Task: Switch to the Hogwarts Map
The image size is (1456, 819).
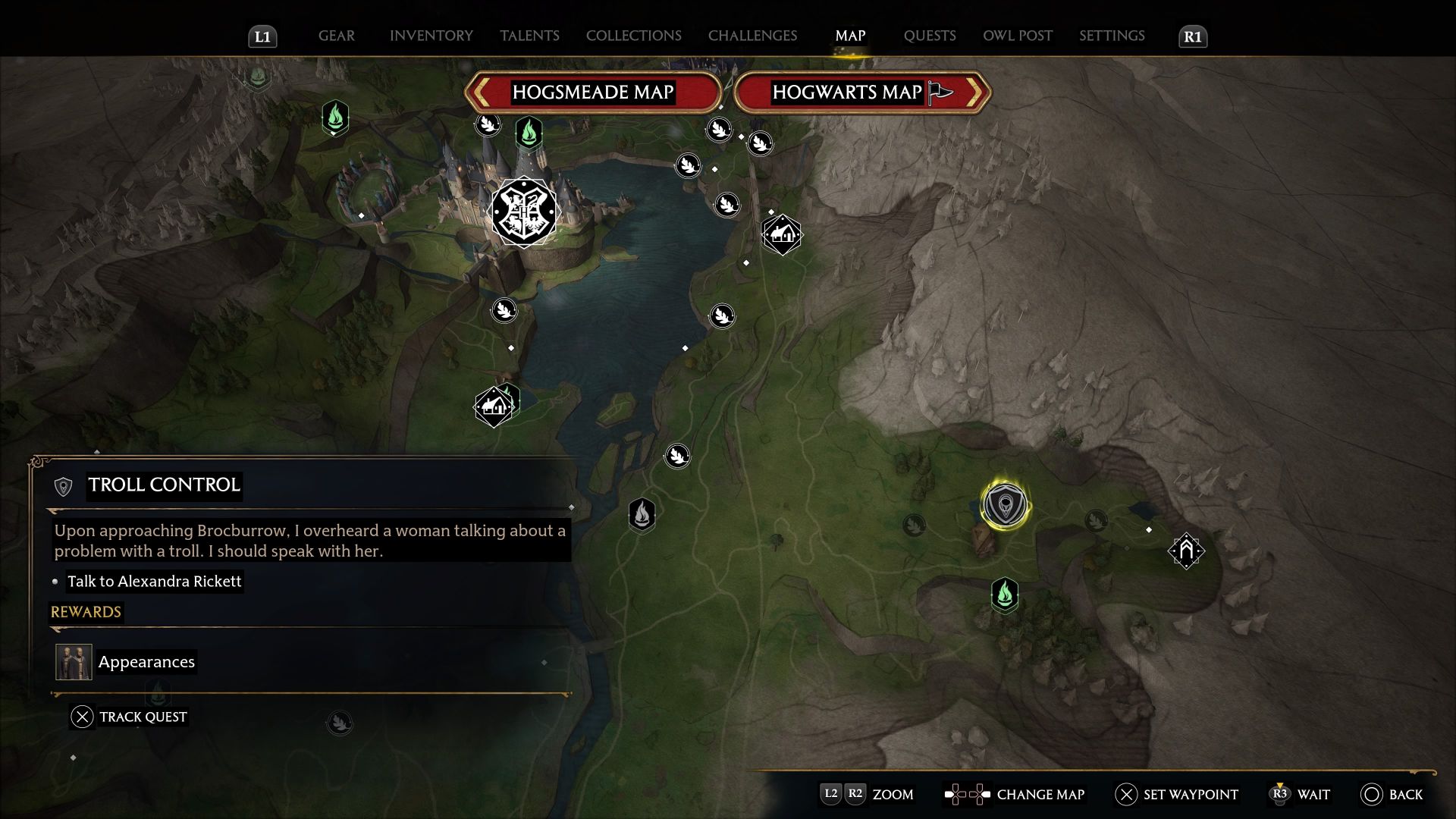Action: (x=861, y=93)
